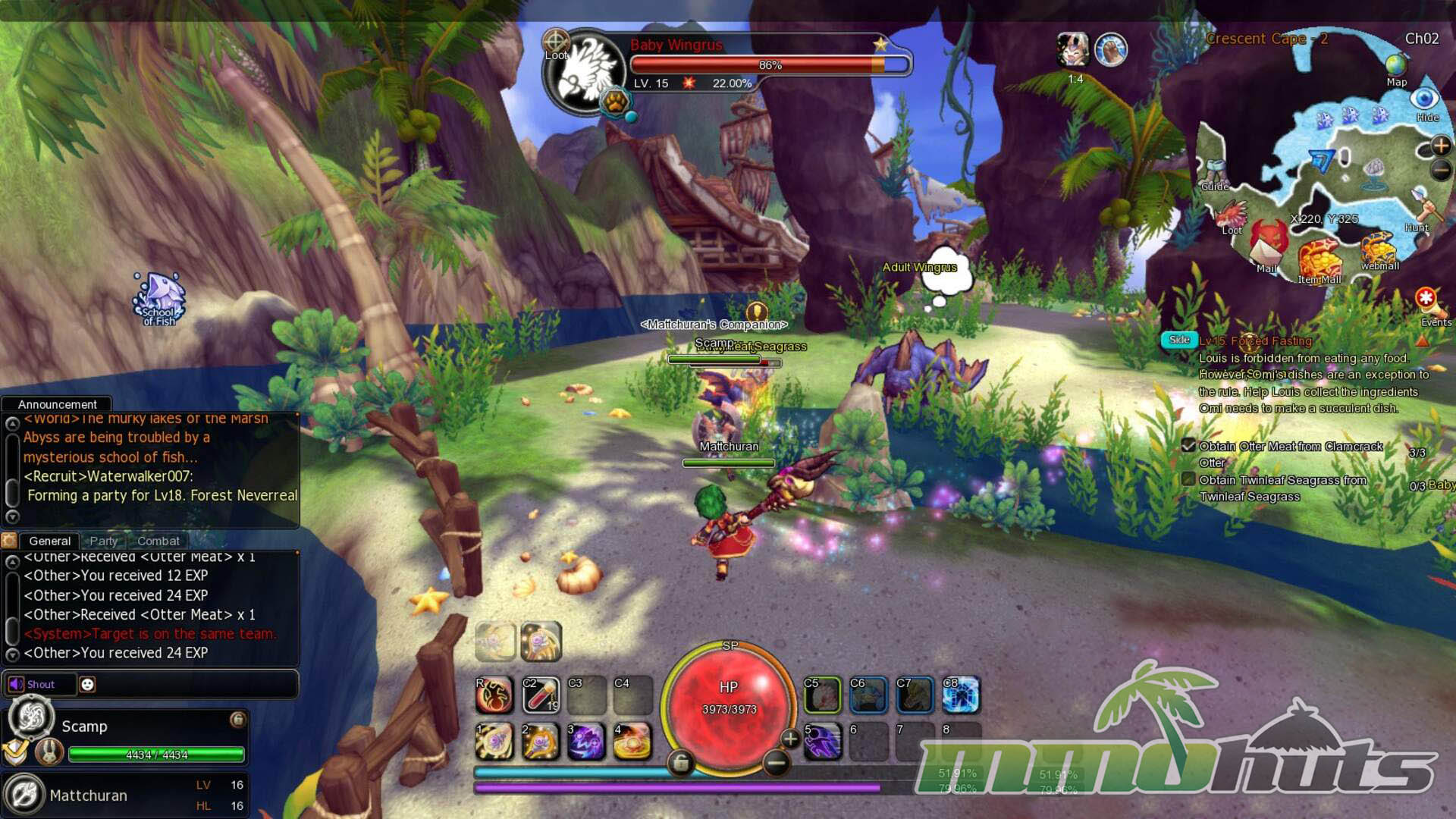Screen dimensions: 1456x819
Task: Open the Item Mall treasure chest
Action: tap(1319, 259)
